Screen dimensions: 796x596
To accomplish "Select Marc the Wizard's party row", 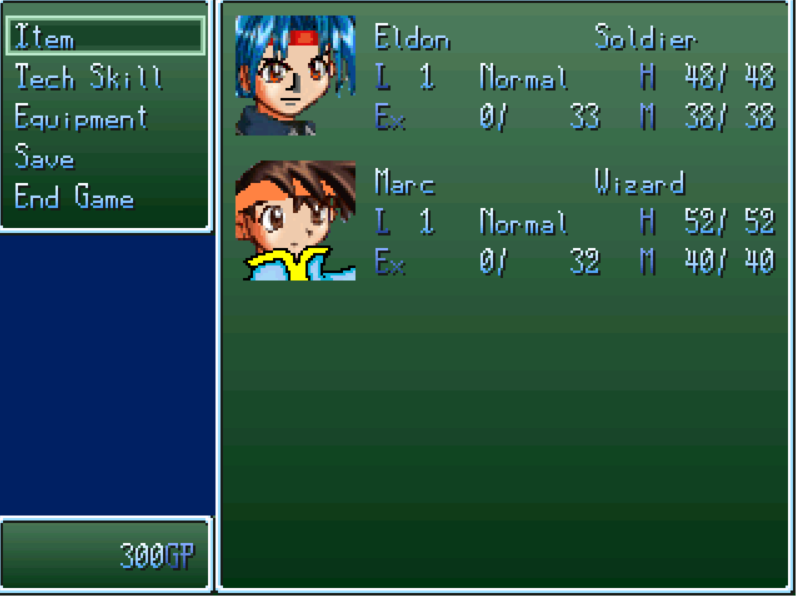I will click(x=504, y=222).
